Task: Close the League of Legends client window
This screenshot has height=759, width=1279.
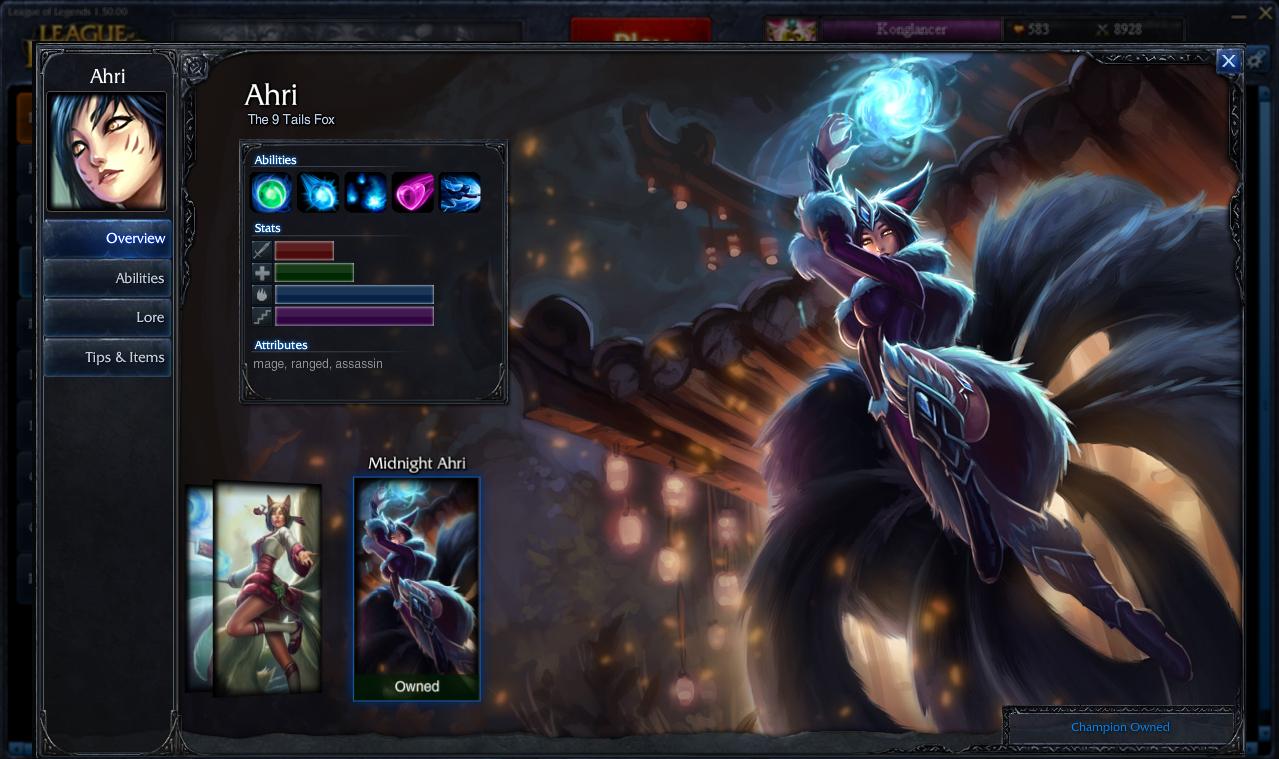Action: [1265, 14]
